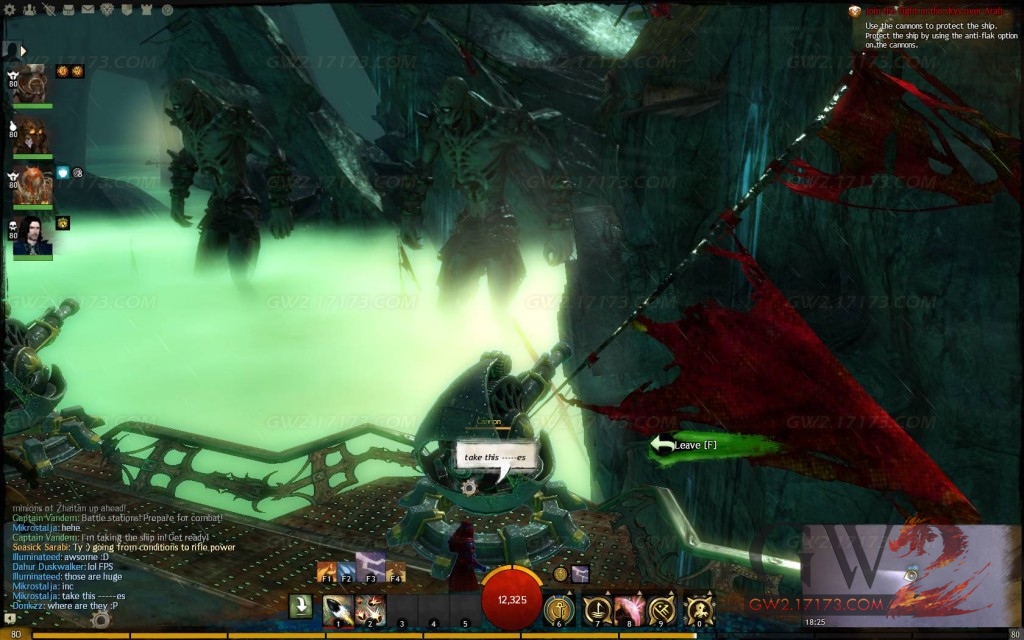Open the chat options gear
The height and width of the screenshot is (640, 1024).
[x=100, y=620]
